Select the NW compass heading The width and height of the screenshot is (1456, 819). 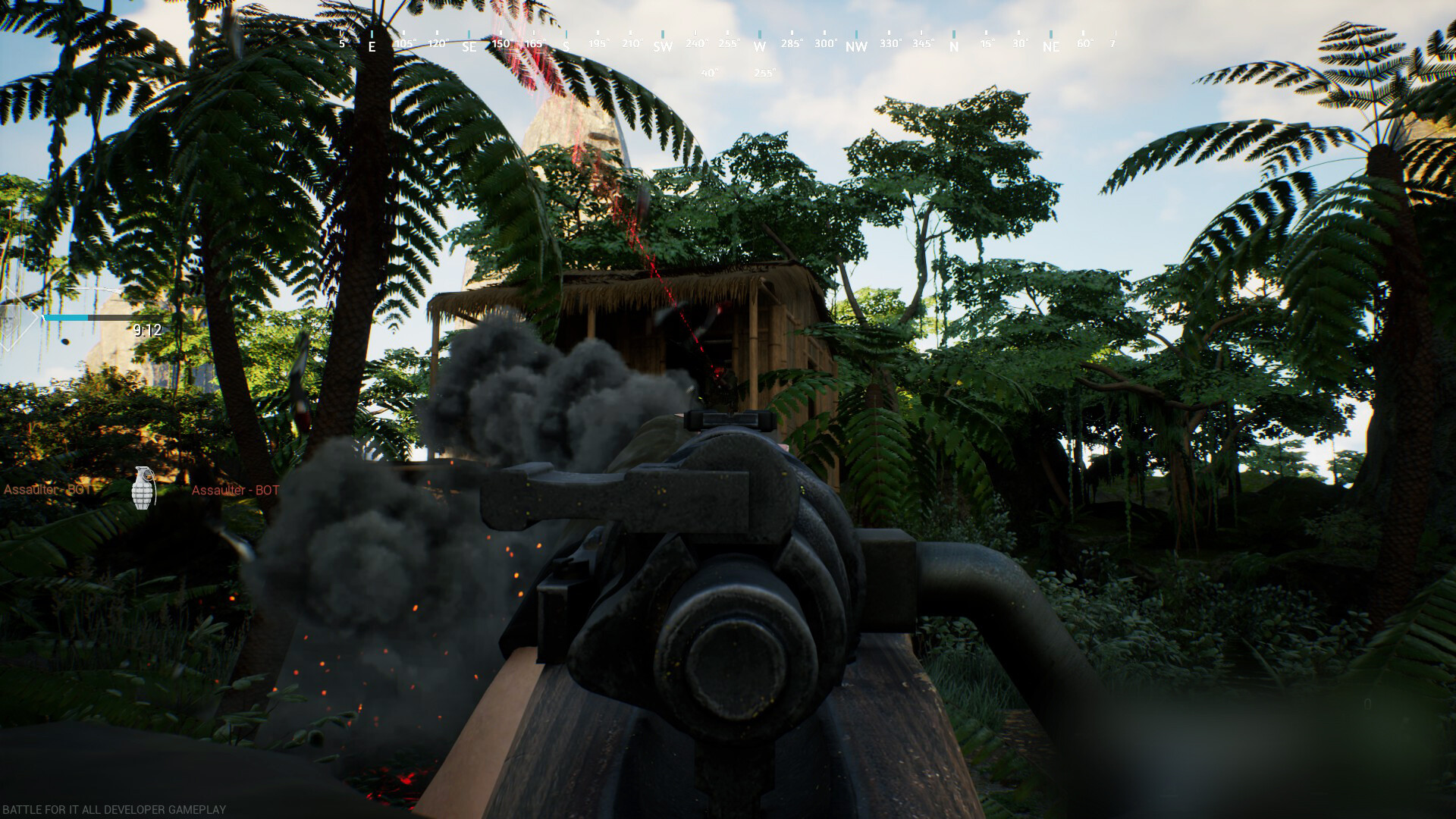855,46
